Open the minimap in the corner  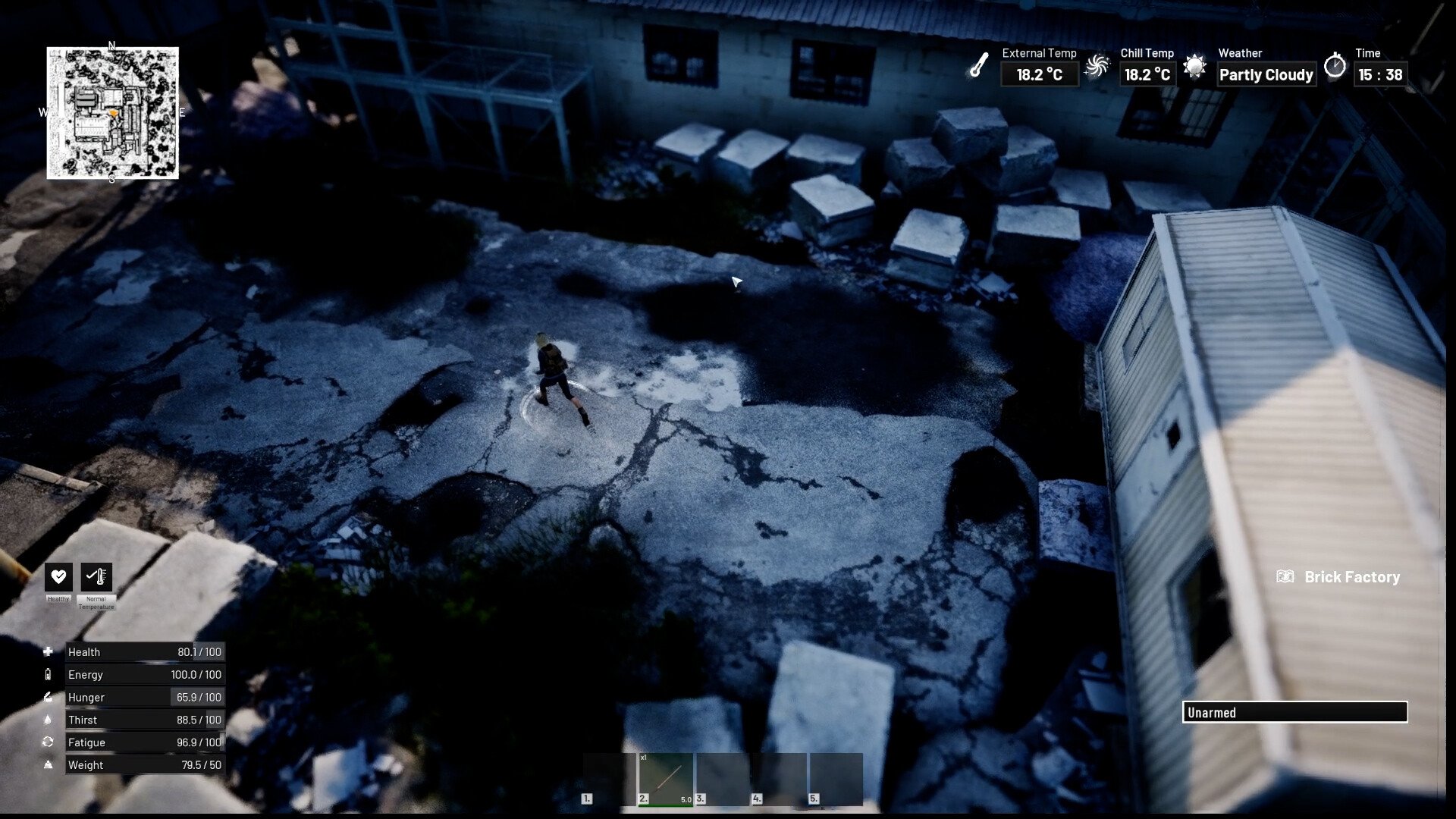coord(112,113)
